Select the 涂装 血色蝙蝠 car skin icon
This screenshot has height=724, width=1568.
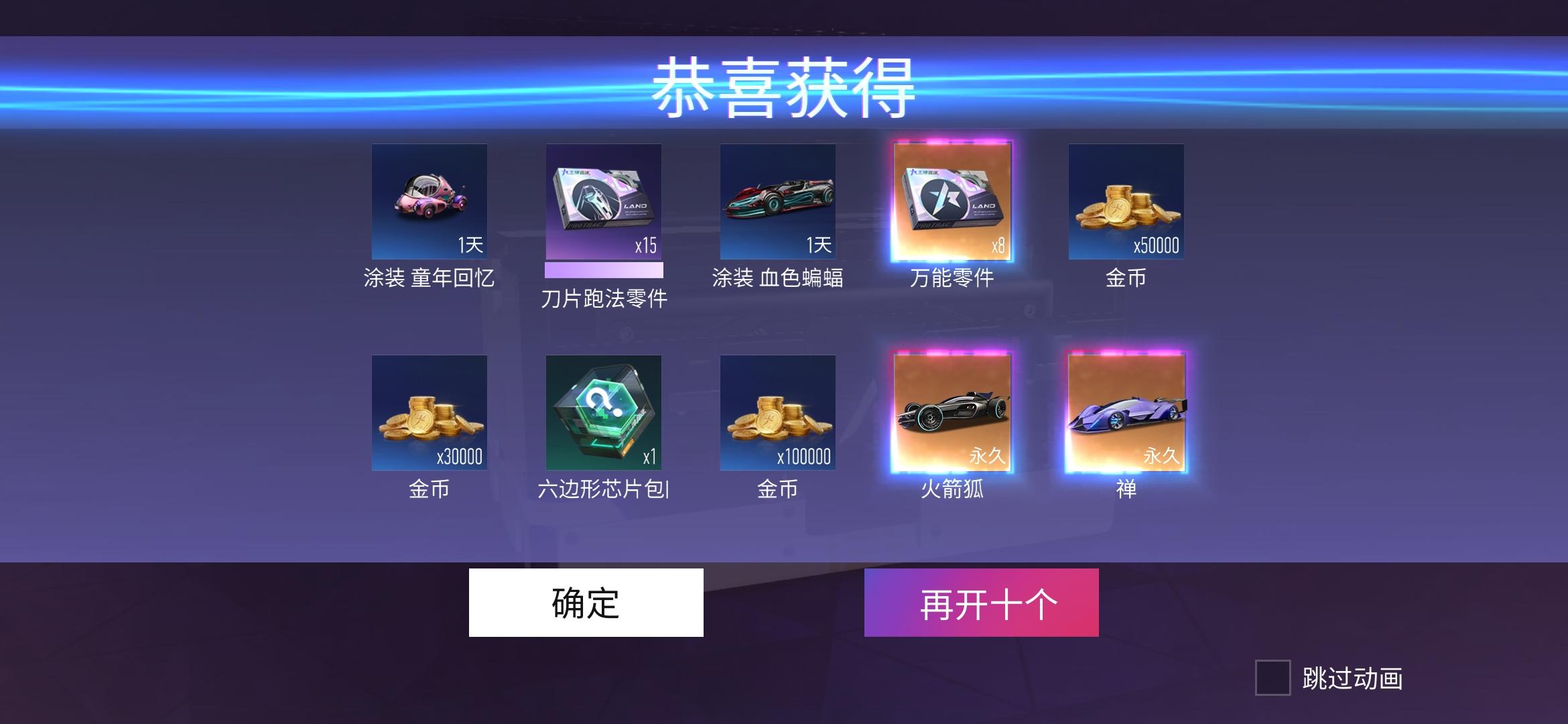(x=779, y=201)
